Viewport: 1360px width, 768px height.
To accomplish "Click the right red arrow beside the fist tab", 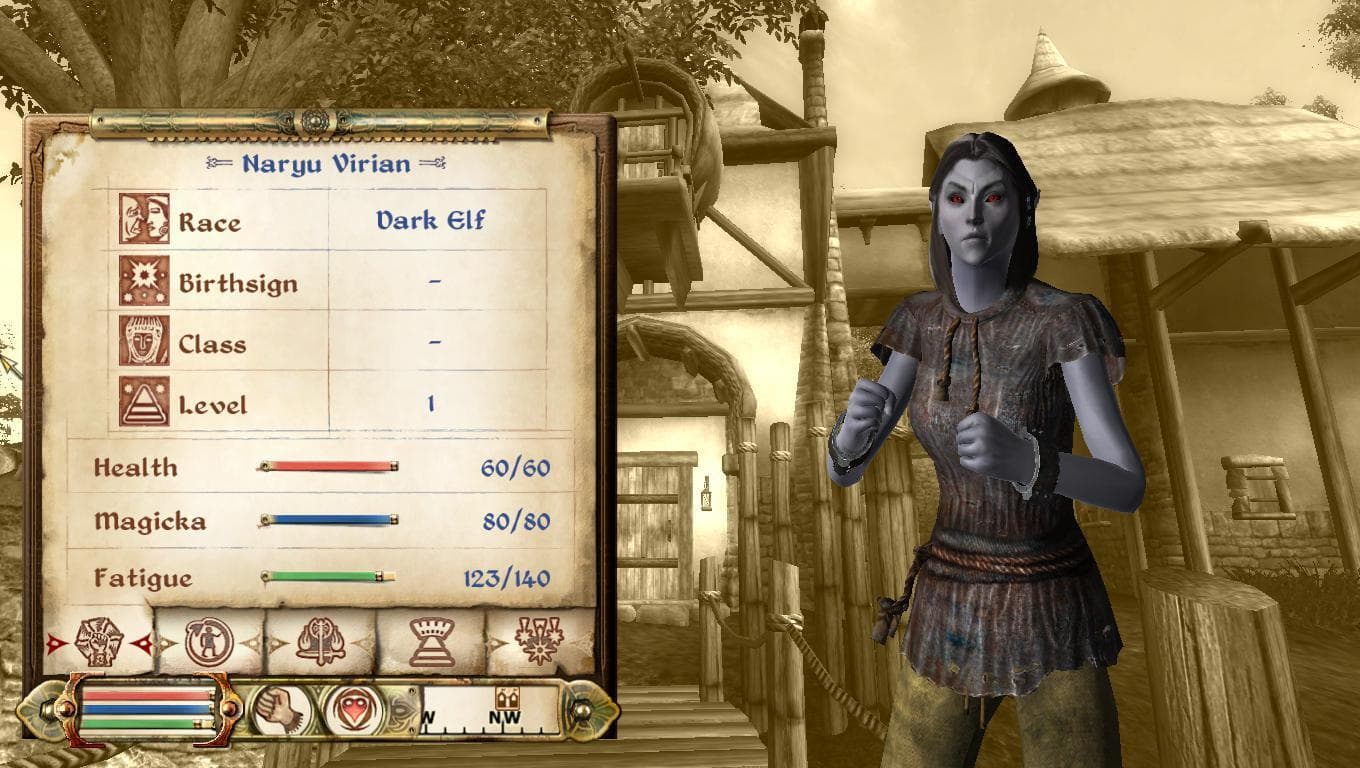I will pos(143,641).
